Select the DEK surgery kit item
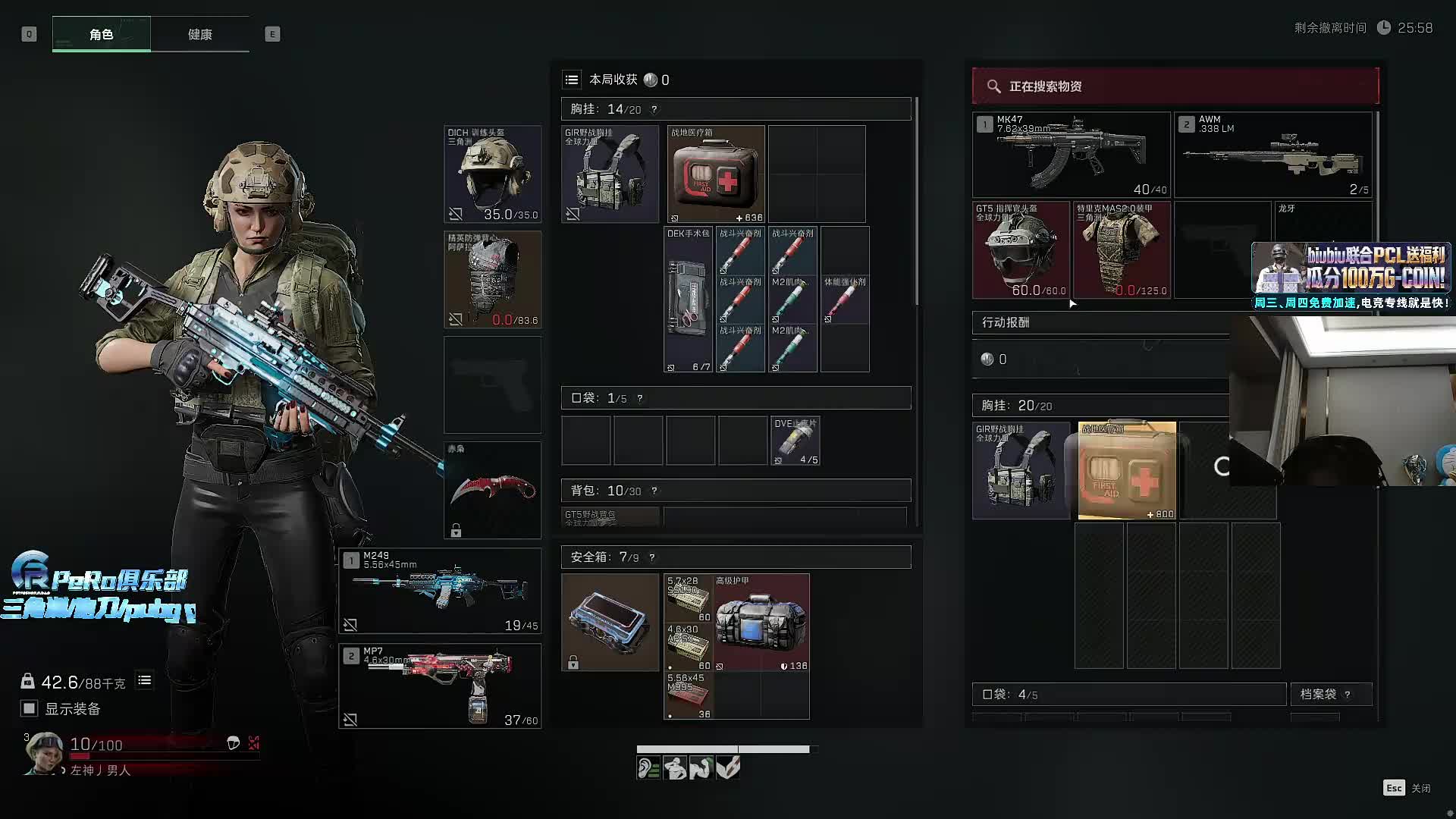 [688, 299]
